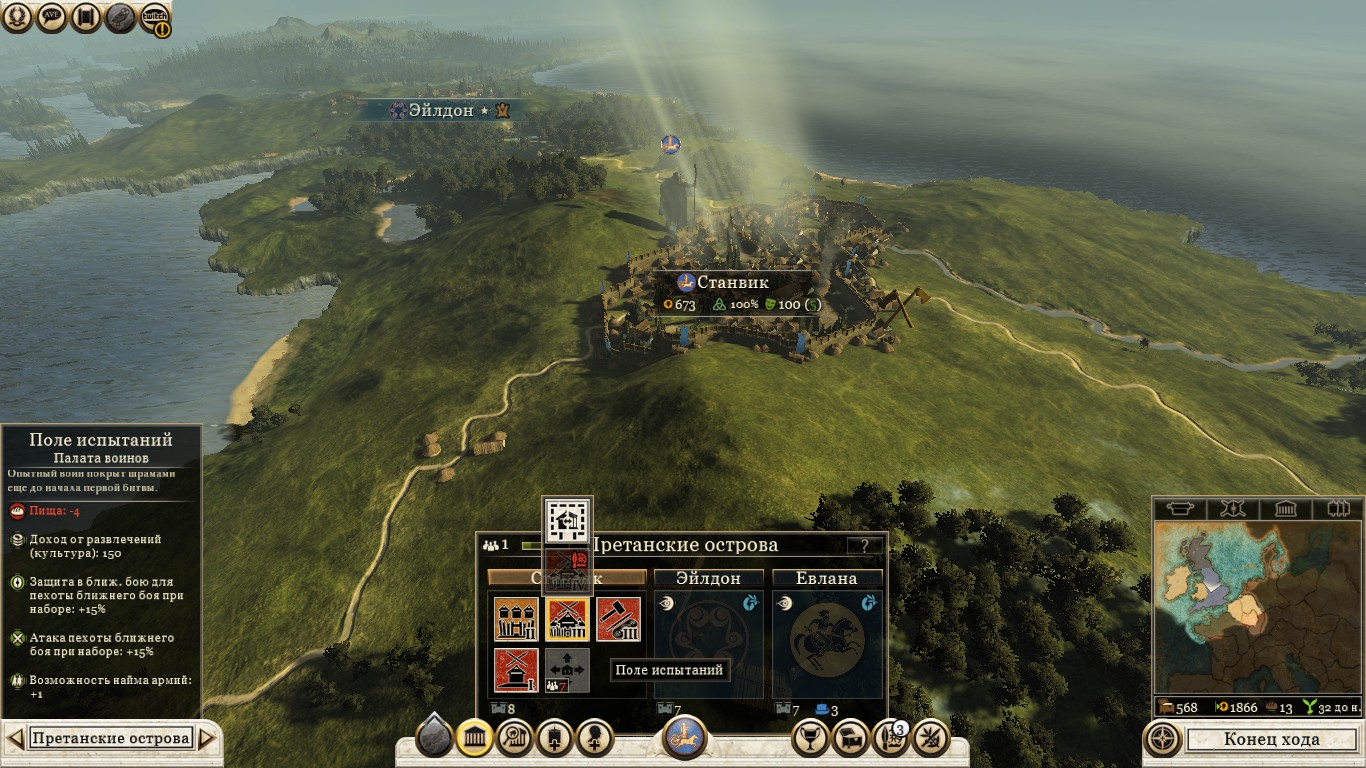Switch to the Эйлдон settlement tab
The width and height of the screenshot is (1366, 768).
pyautogui.click(x=708, y=578)
